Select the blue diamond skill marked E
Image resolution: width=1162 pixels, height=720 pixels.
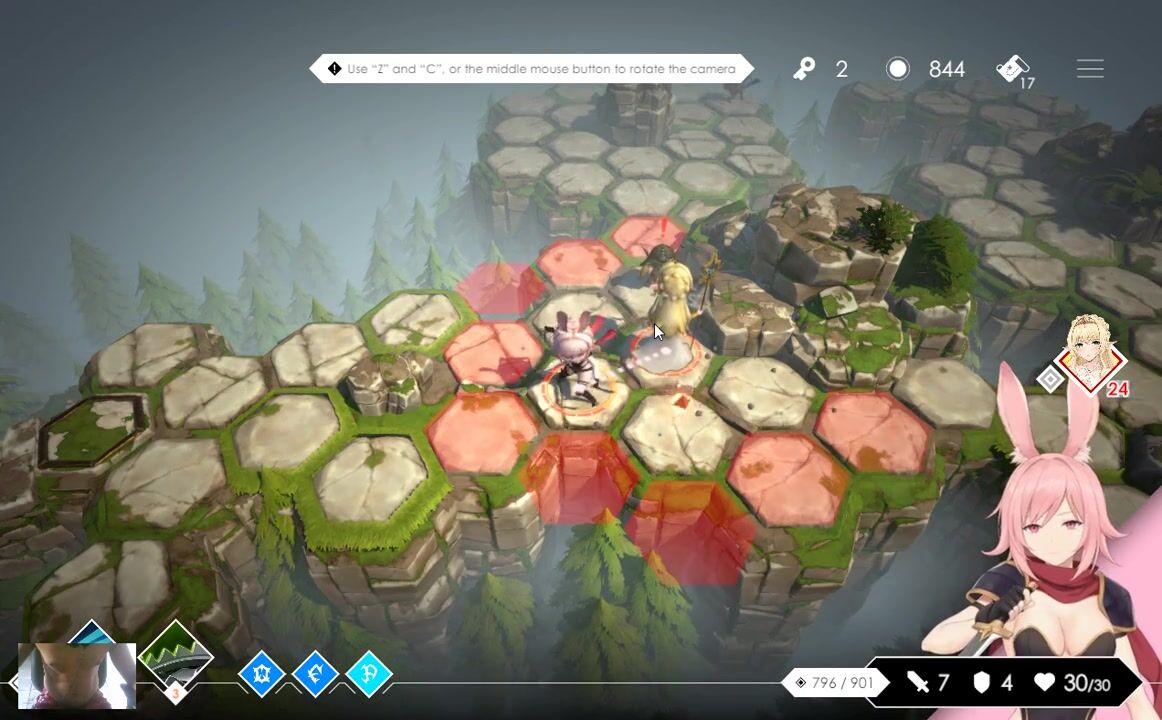(x=315, y=675)
